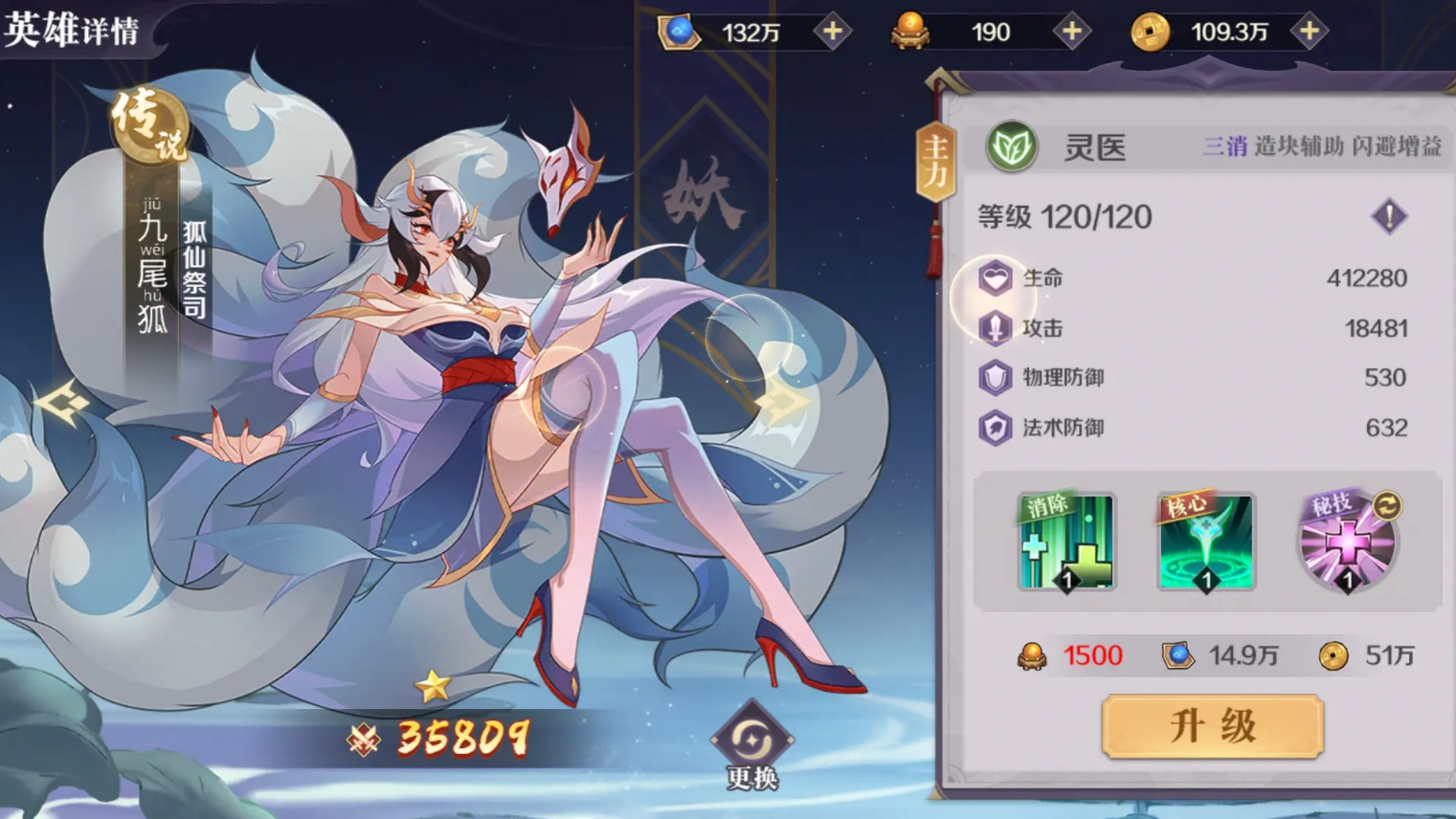Show next hero with right arrow
This screenshot has height=819, width=1456.
pyautogui.click(x=784, y=403)
